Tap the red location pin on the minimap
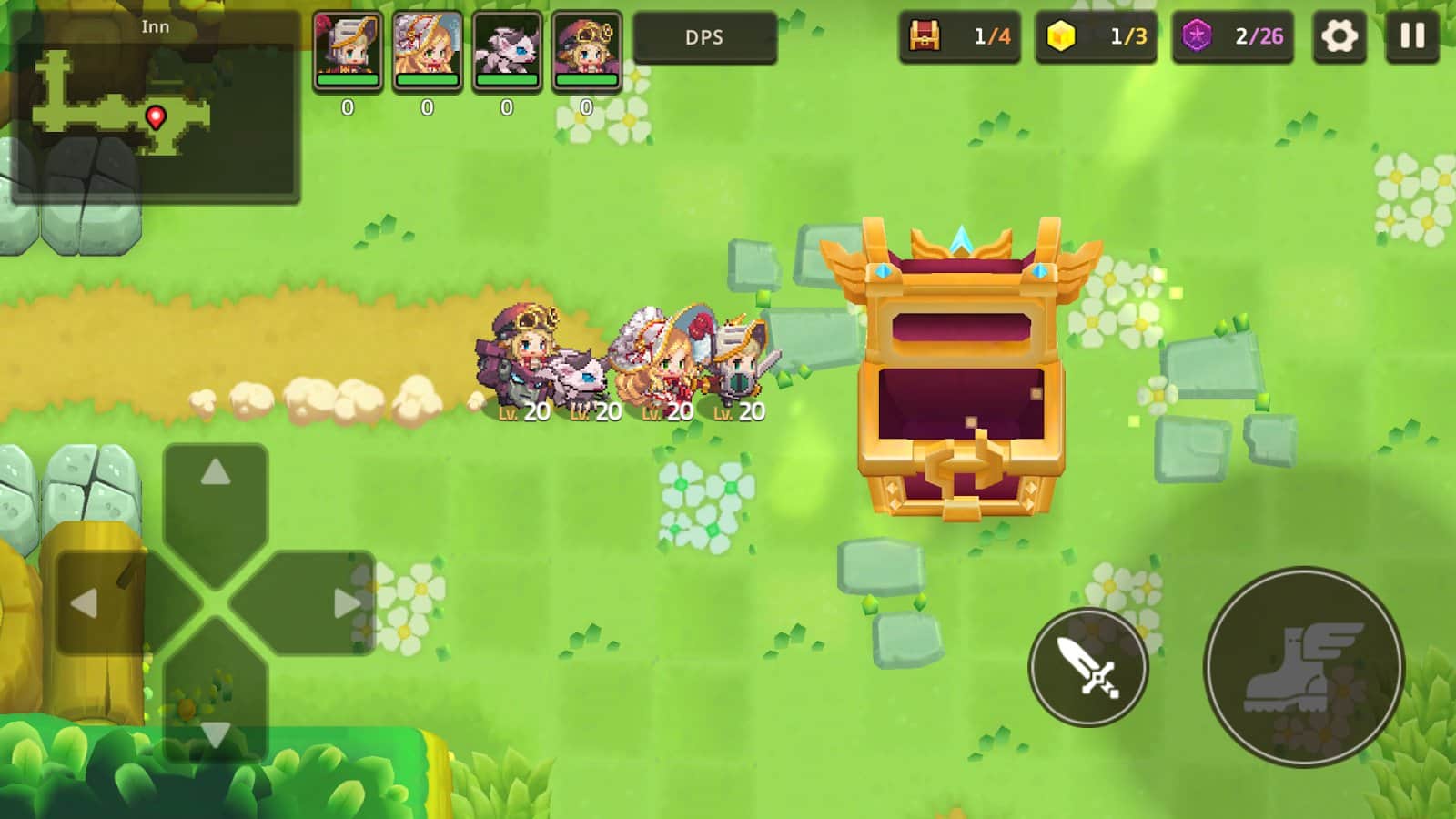 coord(155,116)
